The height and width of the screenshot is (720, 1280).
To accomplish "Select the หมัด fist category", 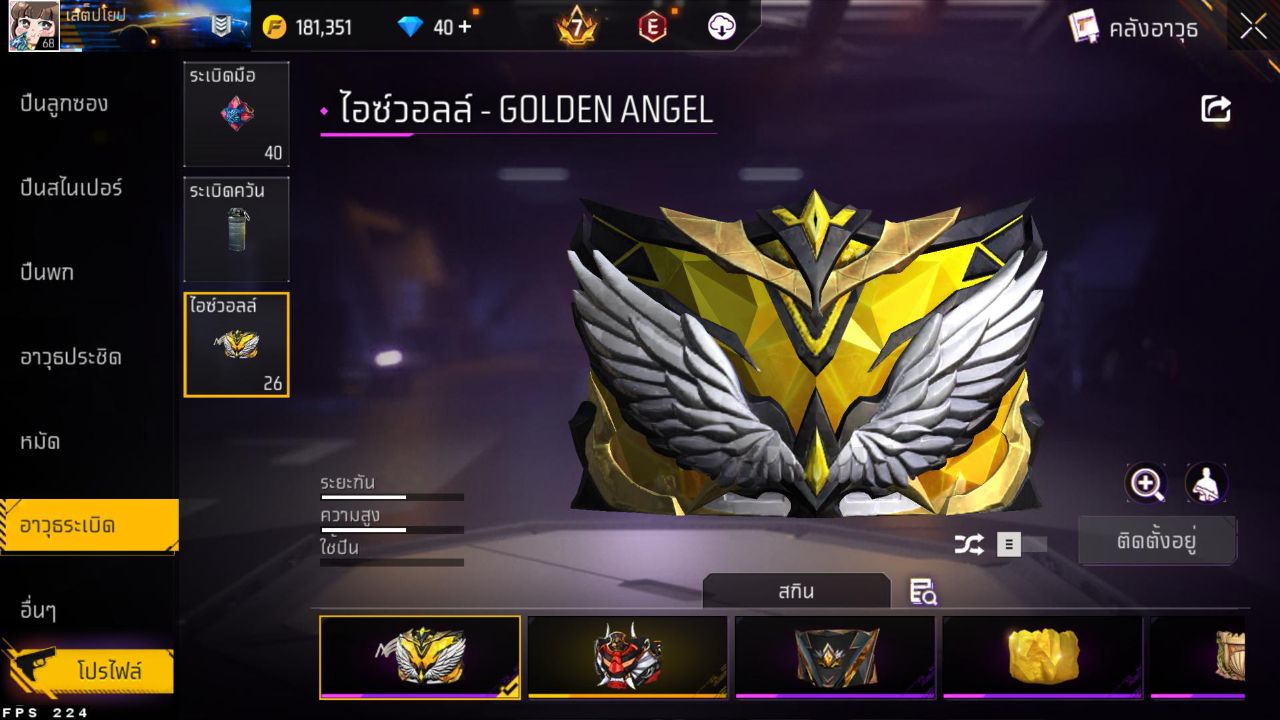I will coord(40,441).
